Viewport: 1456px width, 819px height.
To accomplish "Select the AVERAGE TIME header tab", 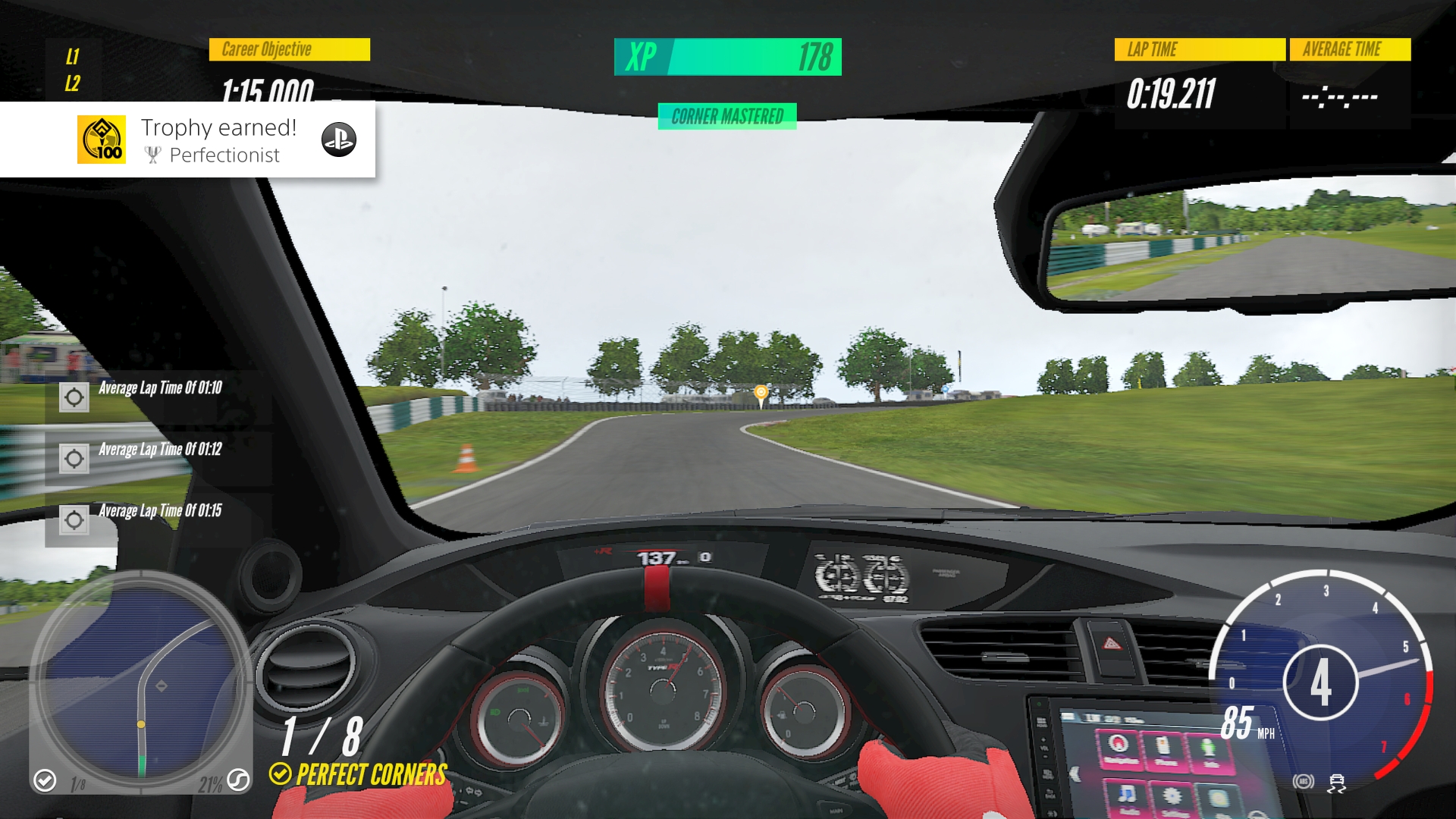I will pyautogui.click(x=1350, y=50).
